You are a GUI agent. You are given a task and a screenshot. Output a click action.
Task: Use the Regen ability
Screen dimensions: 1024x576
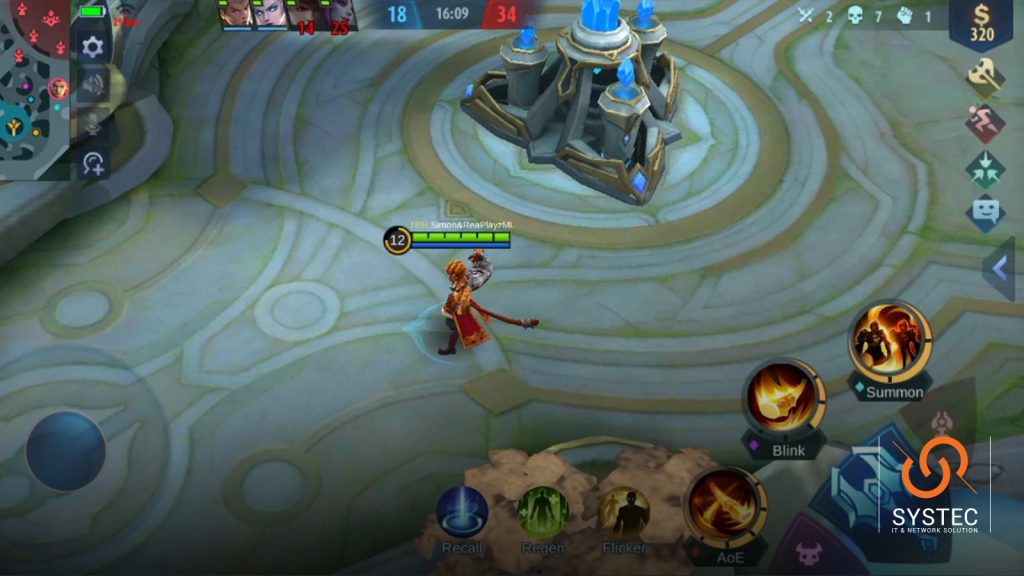click(x=542, y=511)
